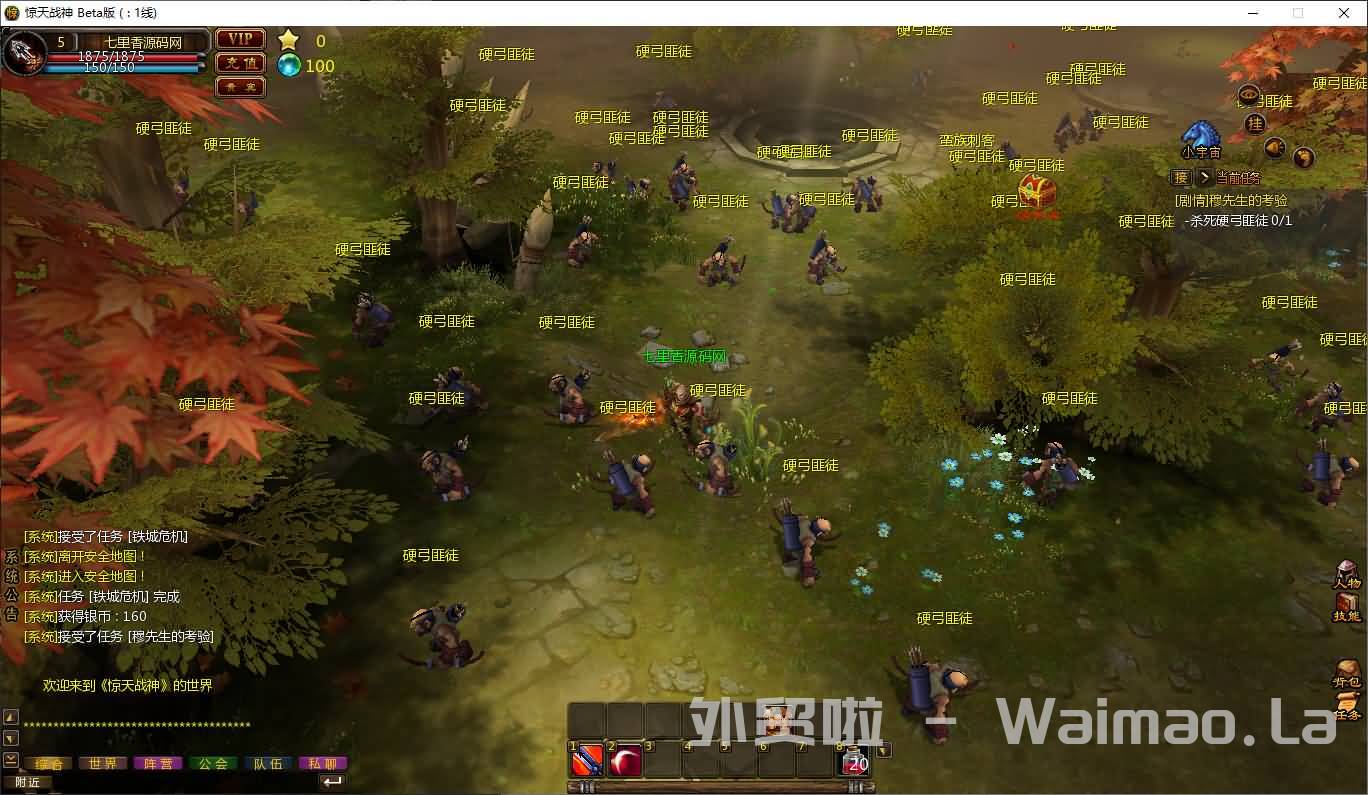Toggle the 挂 auto-hang mode
This screenshot has width=1368, height=795.
pos(1255,123)
